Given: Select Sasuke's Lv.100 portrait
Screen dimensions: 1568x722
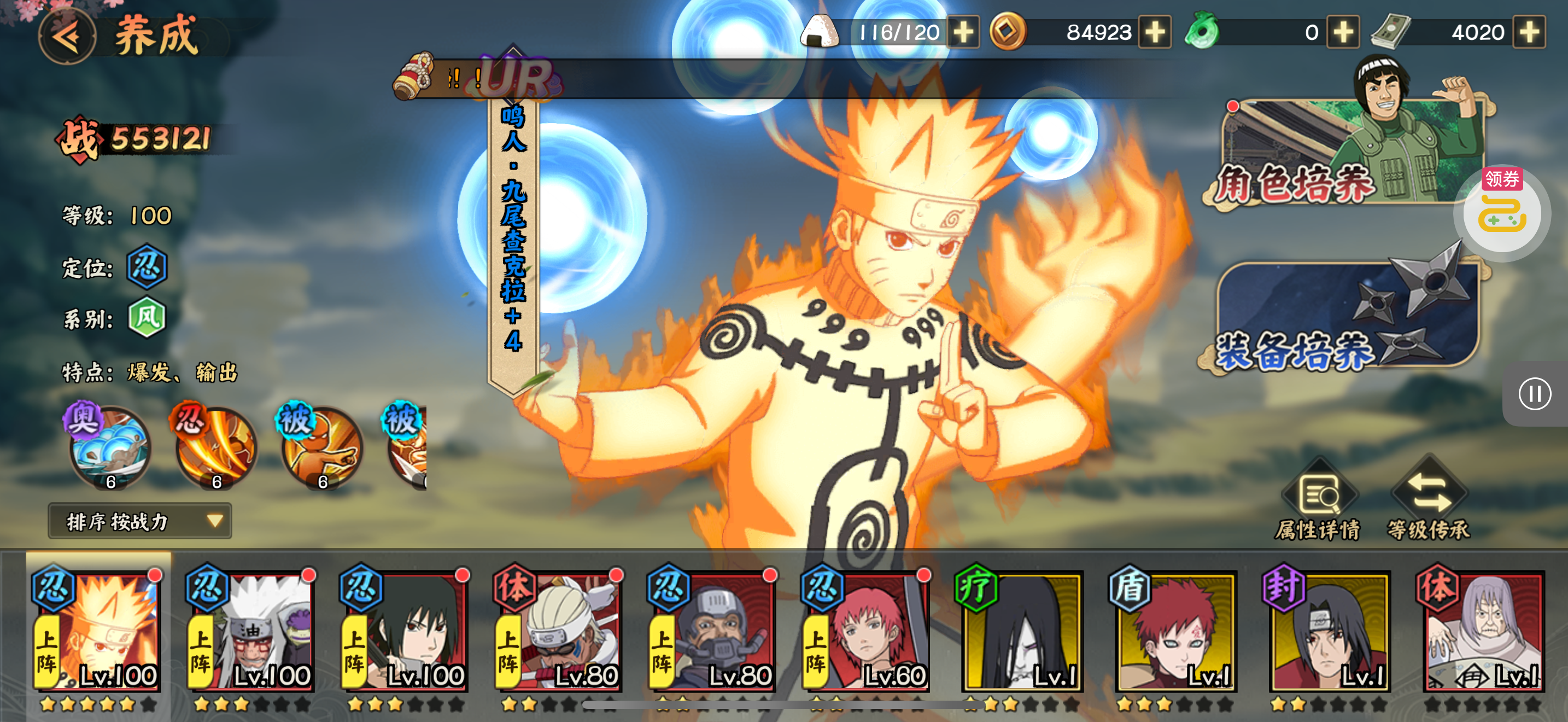Looking at the screenshot, I should pos(405,633).
